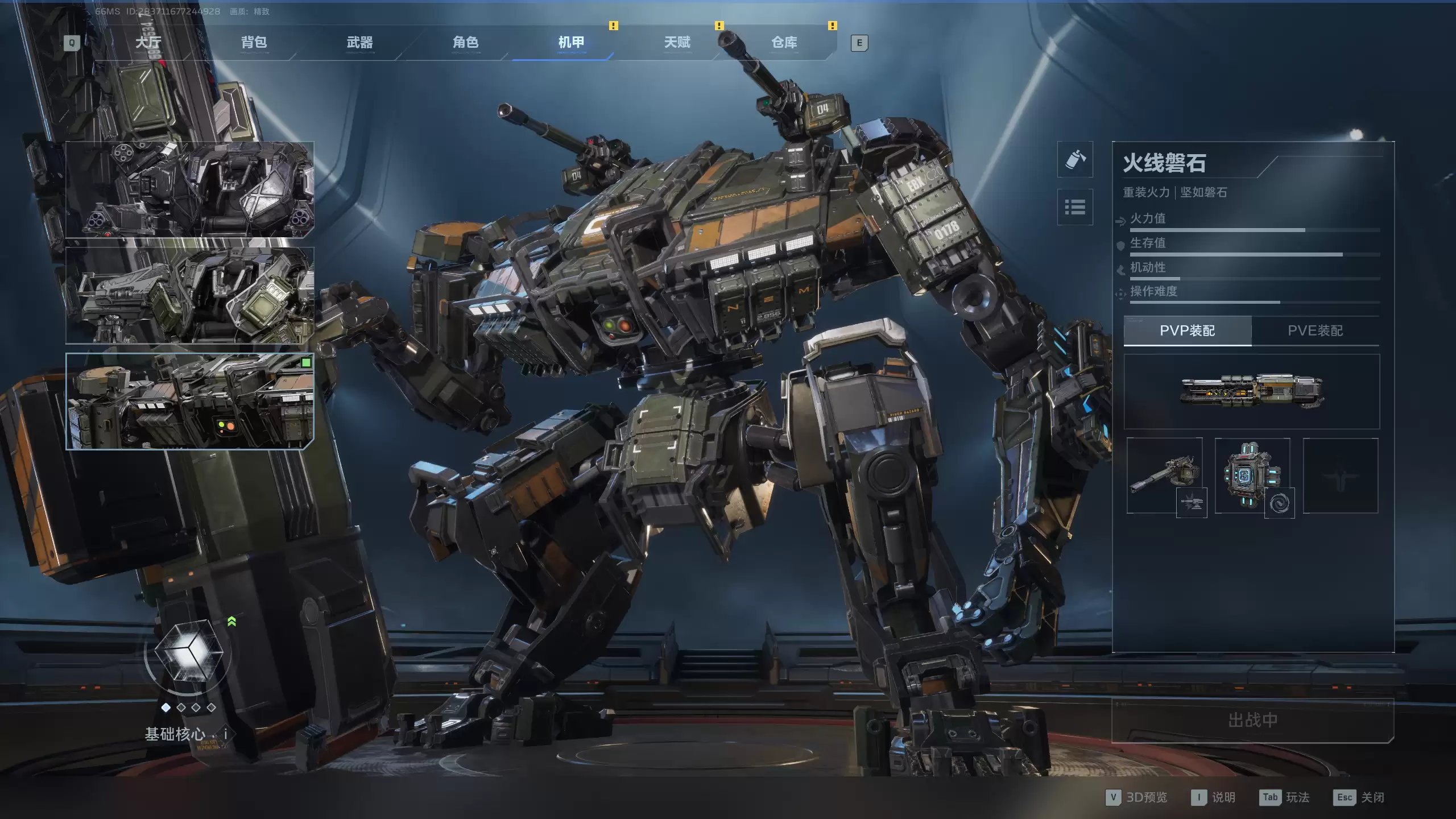1456x819 pixels.
Task: Switch to the 天赋 talents tab
Action: 677,43
